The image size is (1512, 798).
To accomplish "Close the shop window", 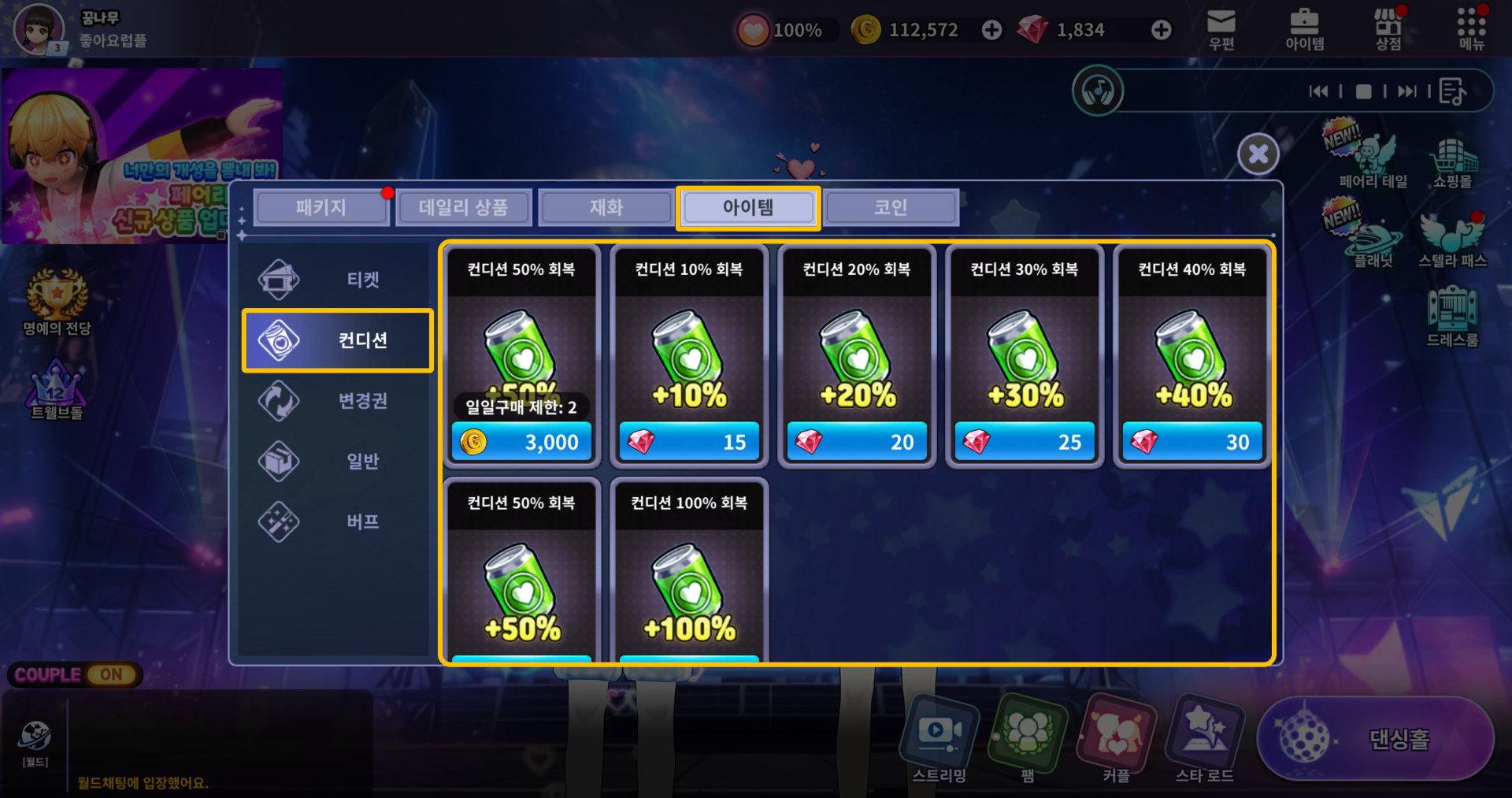I will pos(1258,154).
